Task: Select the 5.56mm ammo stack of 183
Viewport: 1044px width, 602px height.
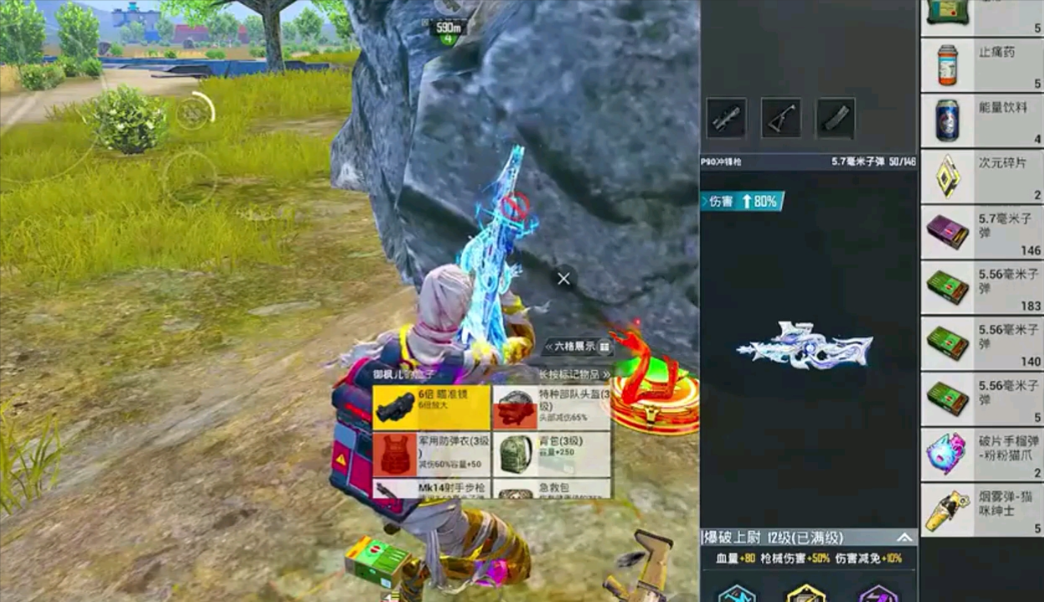Action: 981,289
